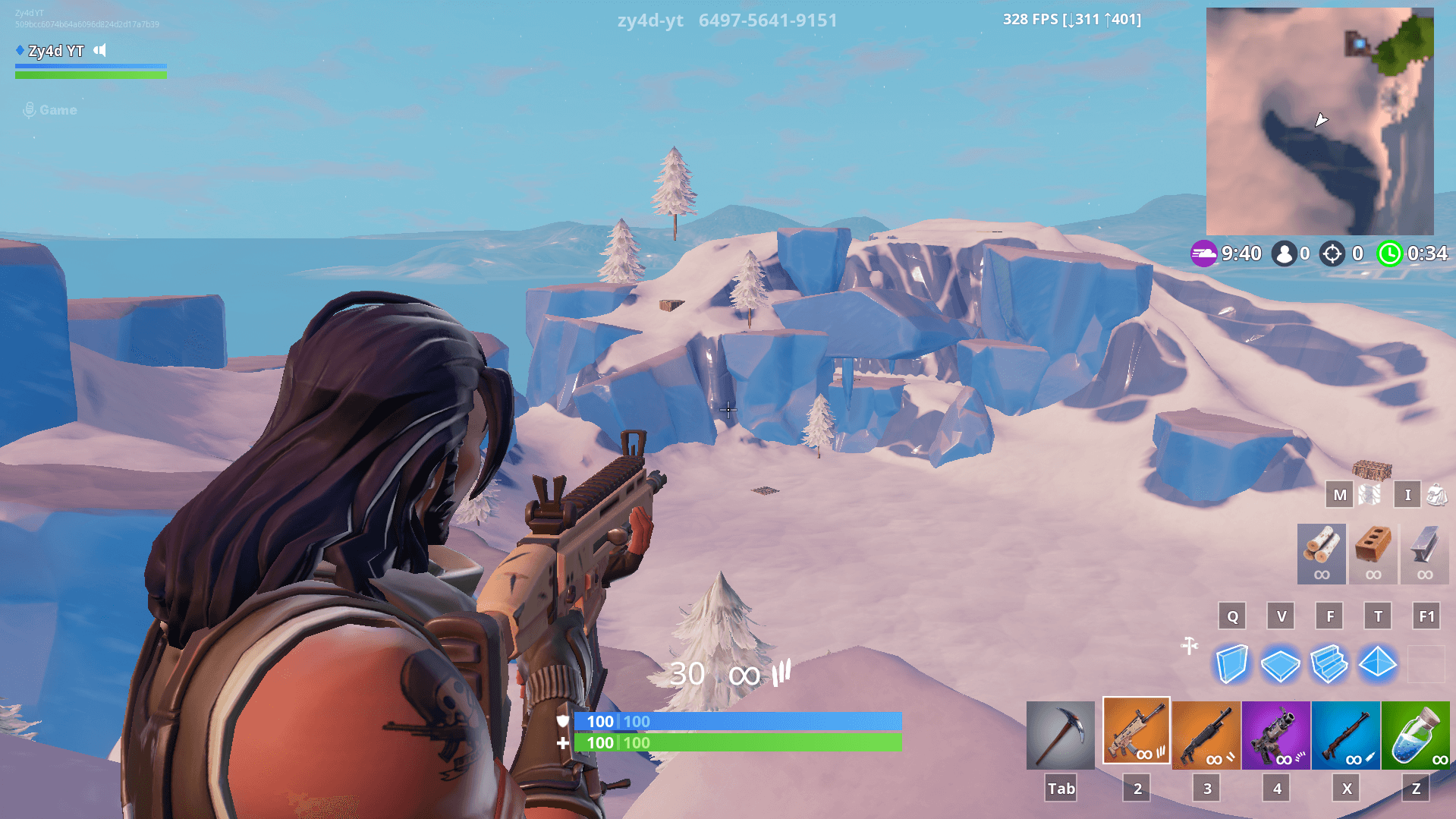The width and height of the screenshot is (1456, 819).
Task: Select the stairs build piece icon
Action: click(x=1329, y=664)
